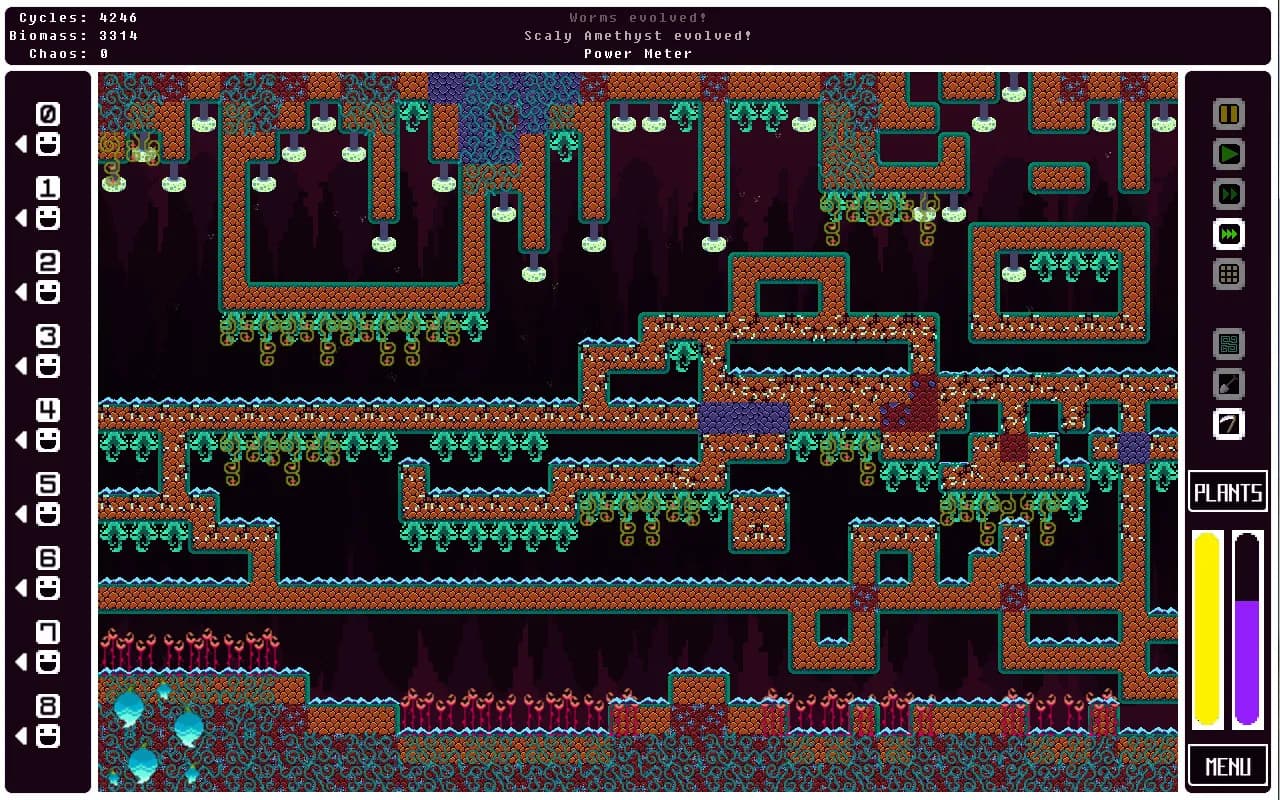Choose the smiley face numbered 8
1280x800 pixels.
tap(47, 737)
